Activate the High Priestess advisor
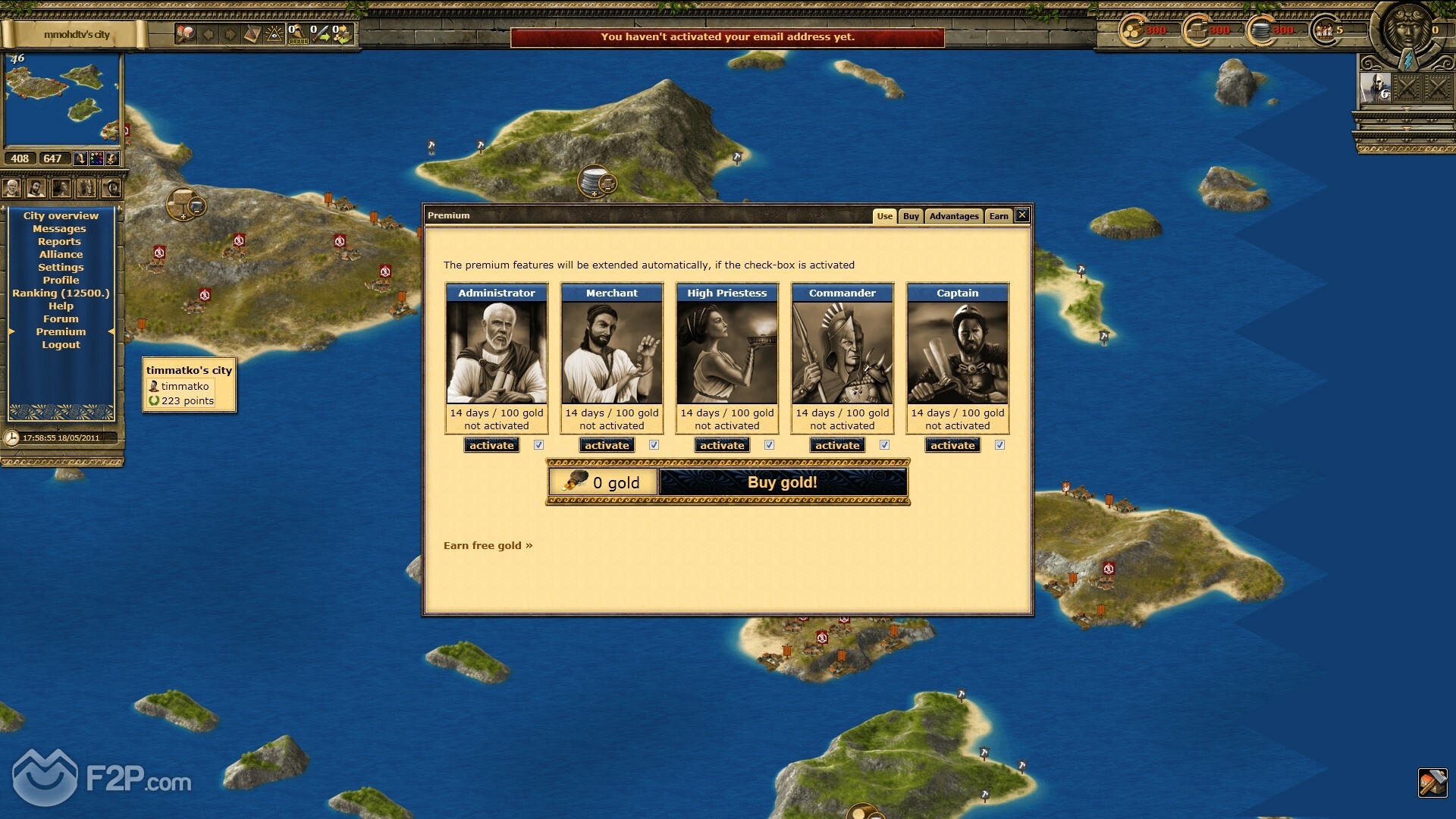Viewport: 1456px width, 819px height. tap(722, 446)
